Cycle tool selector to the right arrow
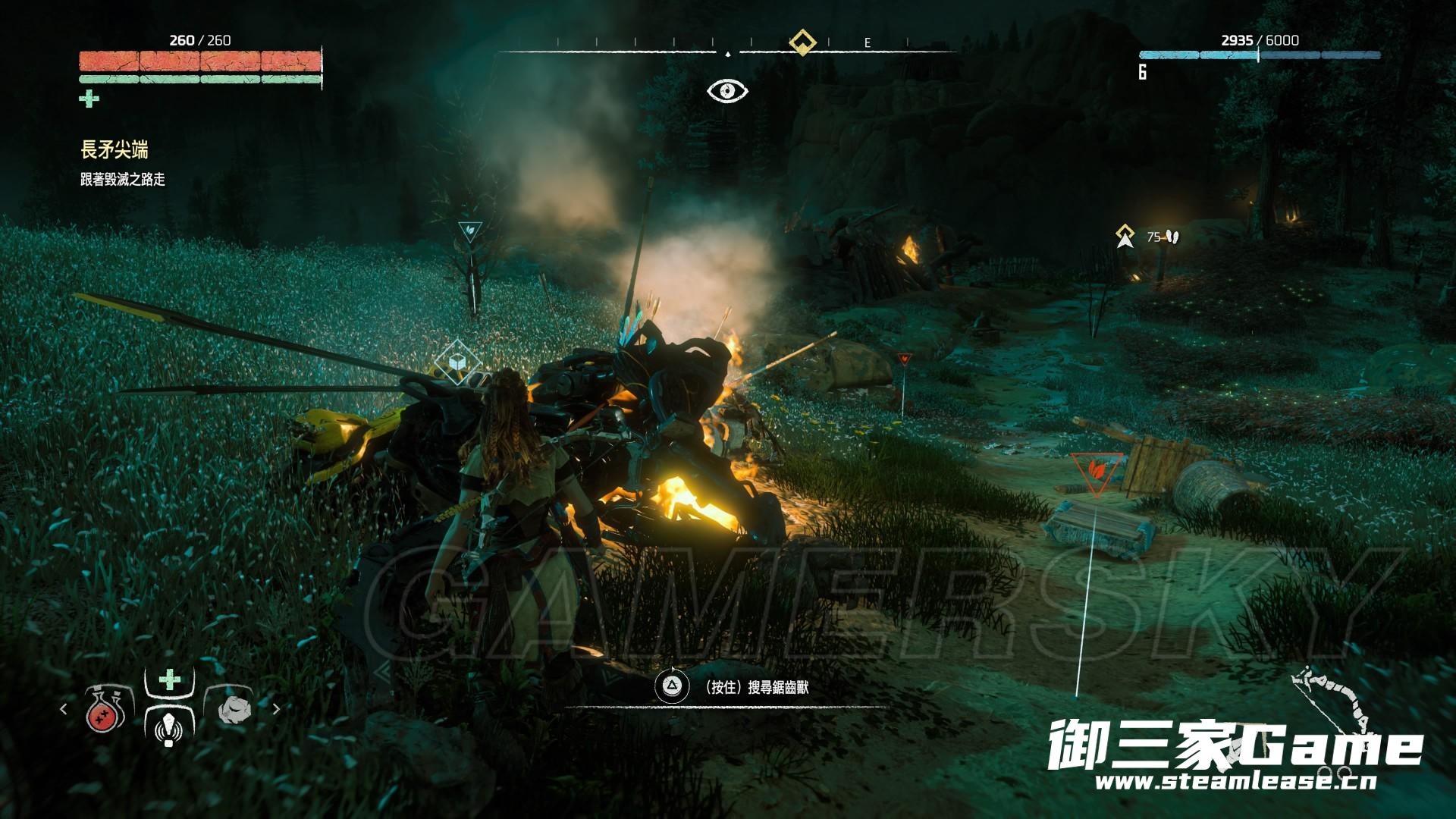The width and height of the screenshot is (1456, 819). tap(276, 709)
